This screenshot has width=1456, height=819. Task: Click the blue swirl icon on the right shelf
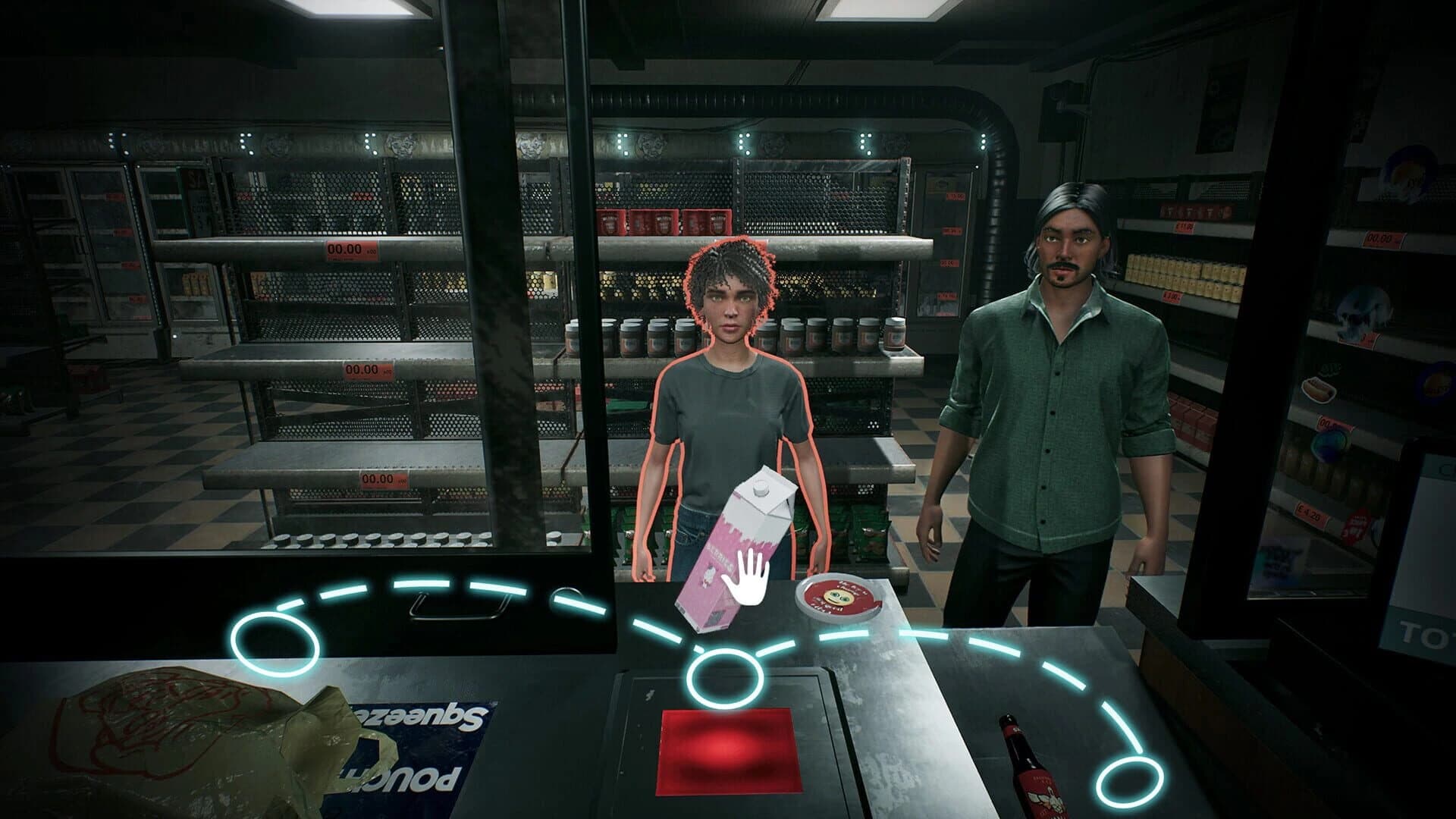coord(1329,444)
